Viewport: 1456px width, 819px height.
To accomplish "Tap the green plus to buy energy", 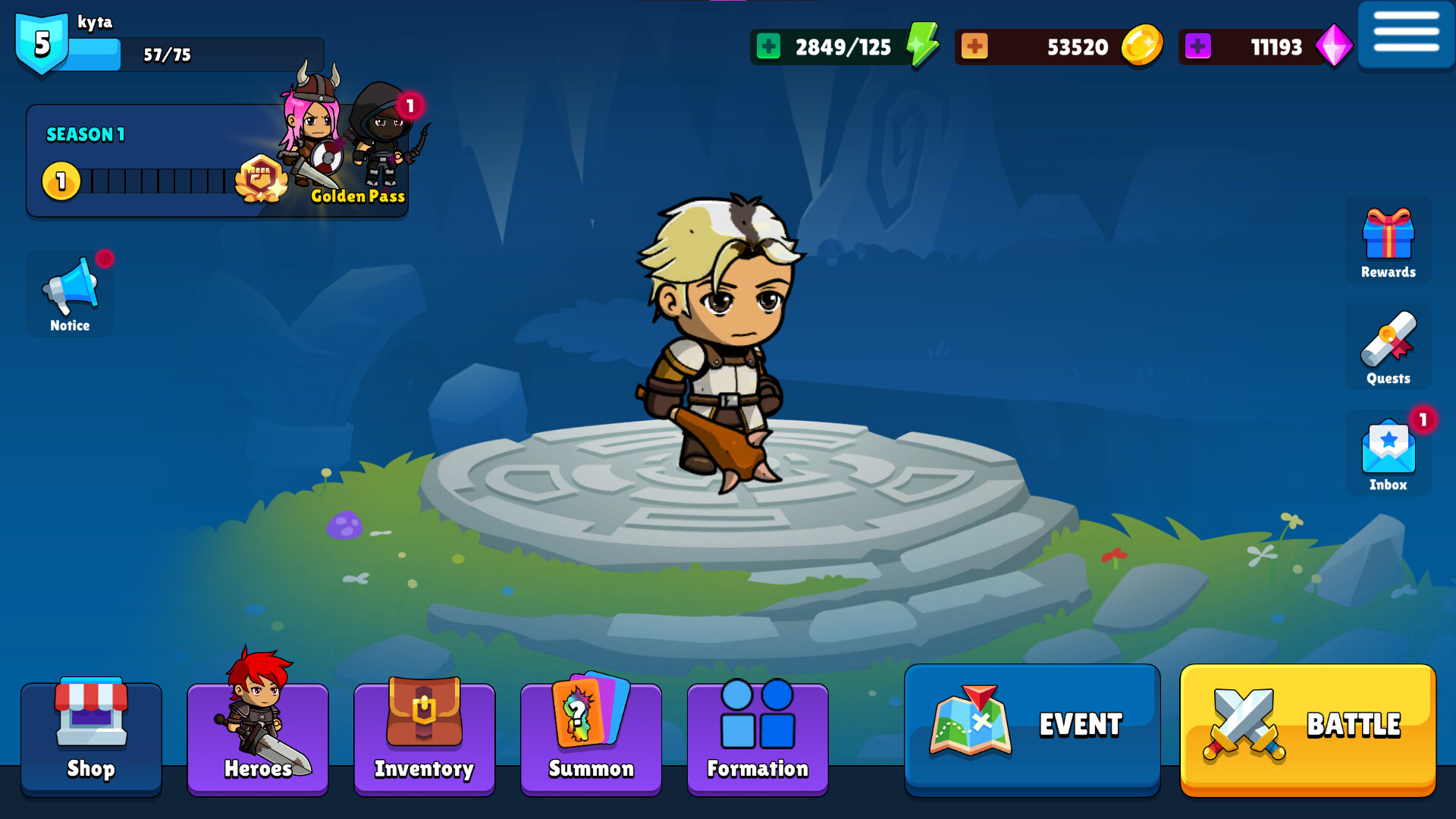I will tap(768, 46).
